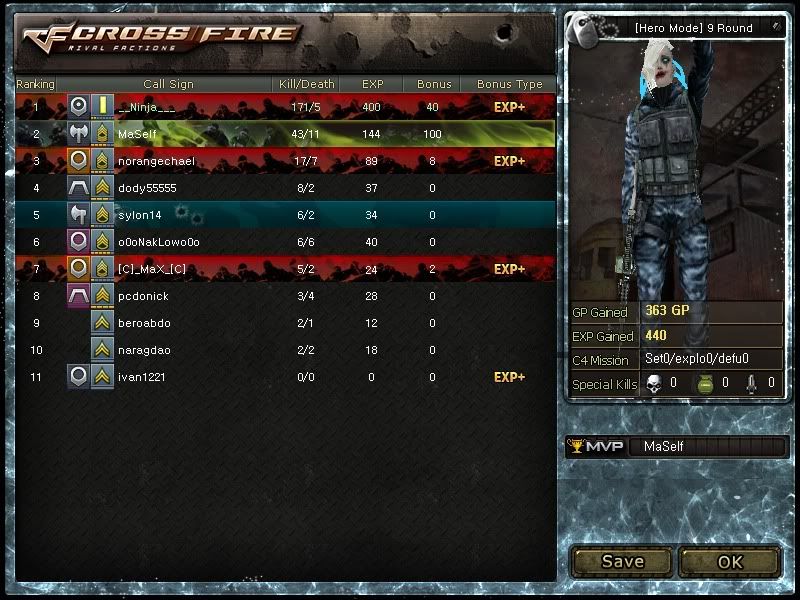Choose the norangechael player row
Screen dimensions: 800x600
tap(285, 161)
